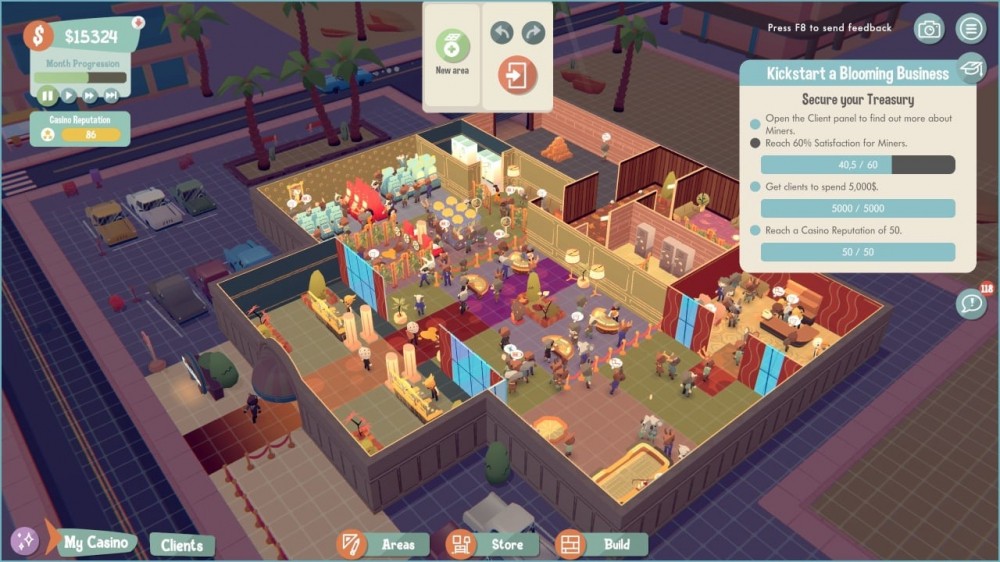Screen dimensions: 1000x562
Task: Open the notifications speech bubble
Action: pyautogui.click(x=970, y=303)
